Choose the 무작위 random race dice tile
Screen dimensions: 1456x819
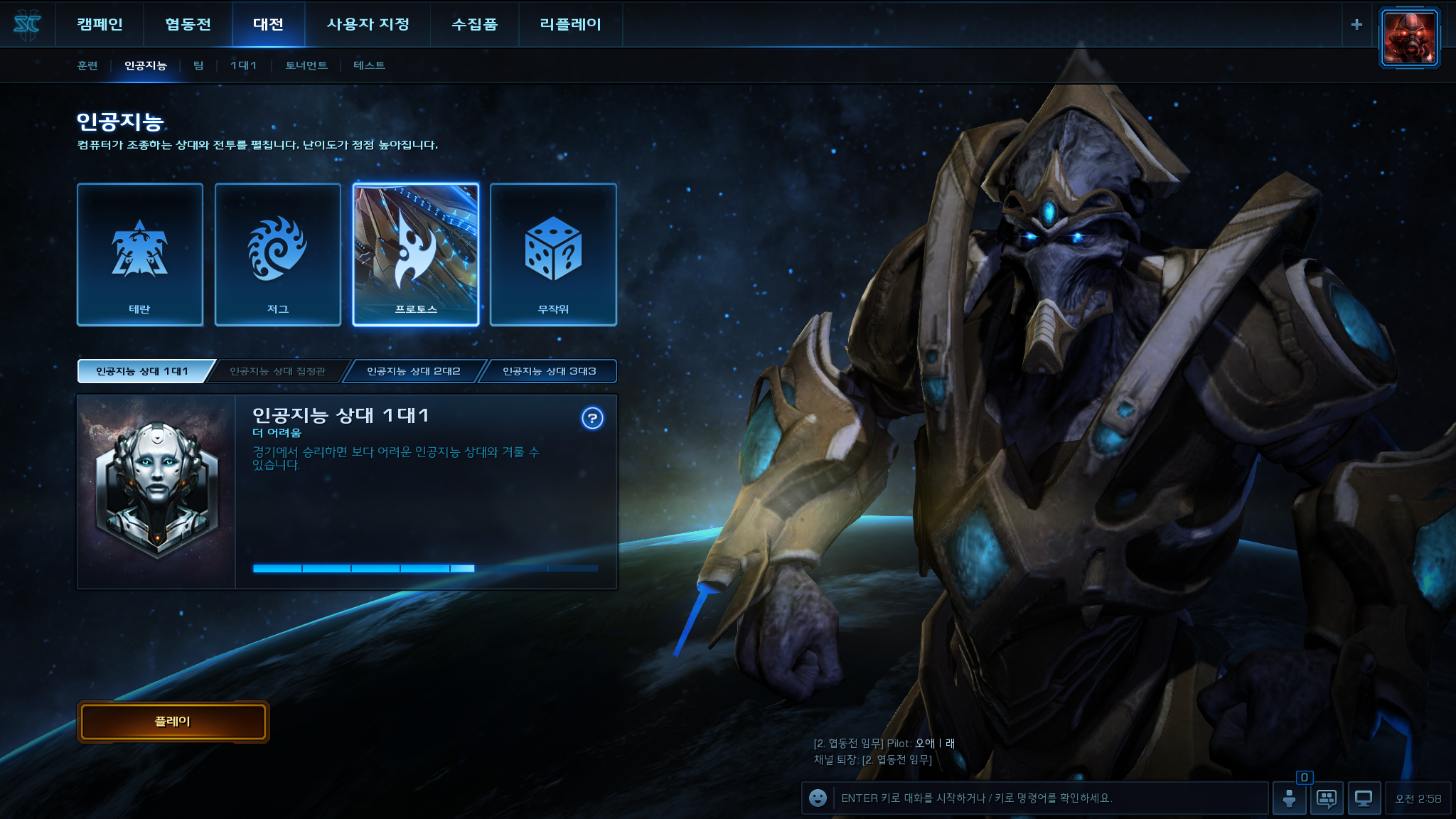click(x=553, y=255)
